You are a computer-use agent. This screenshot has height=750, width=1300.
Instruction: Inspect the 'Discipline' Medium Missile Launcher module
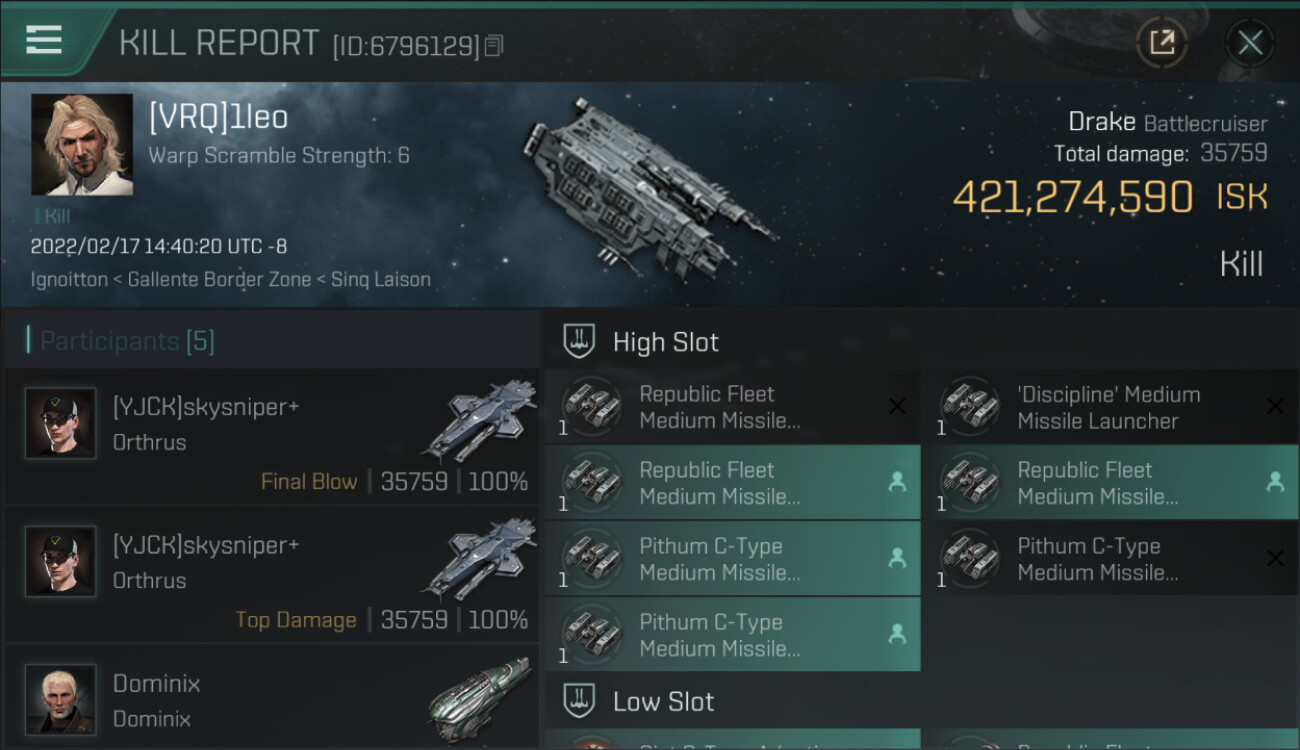(1110, 408)
